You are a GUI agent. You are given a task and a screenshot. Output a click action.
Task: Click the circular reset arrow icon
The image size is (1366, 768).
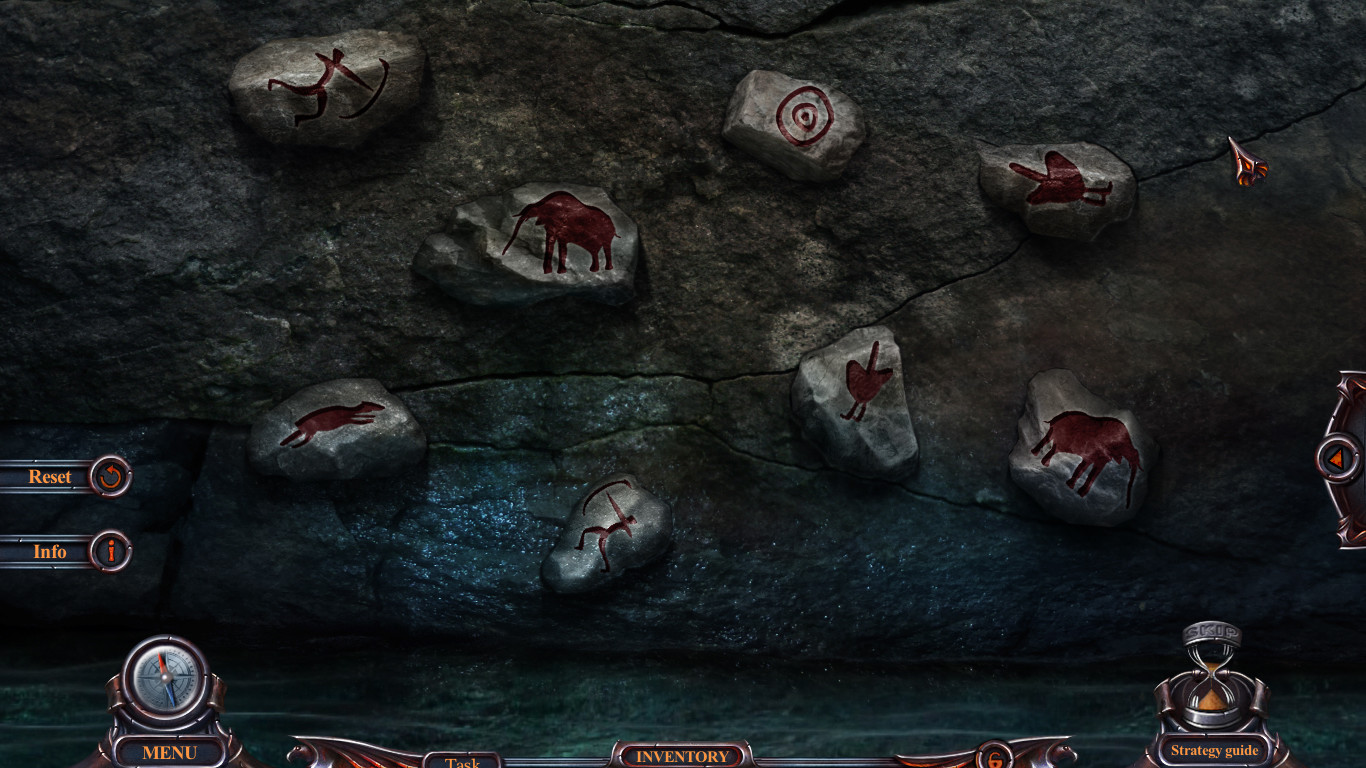(109, 476)
